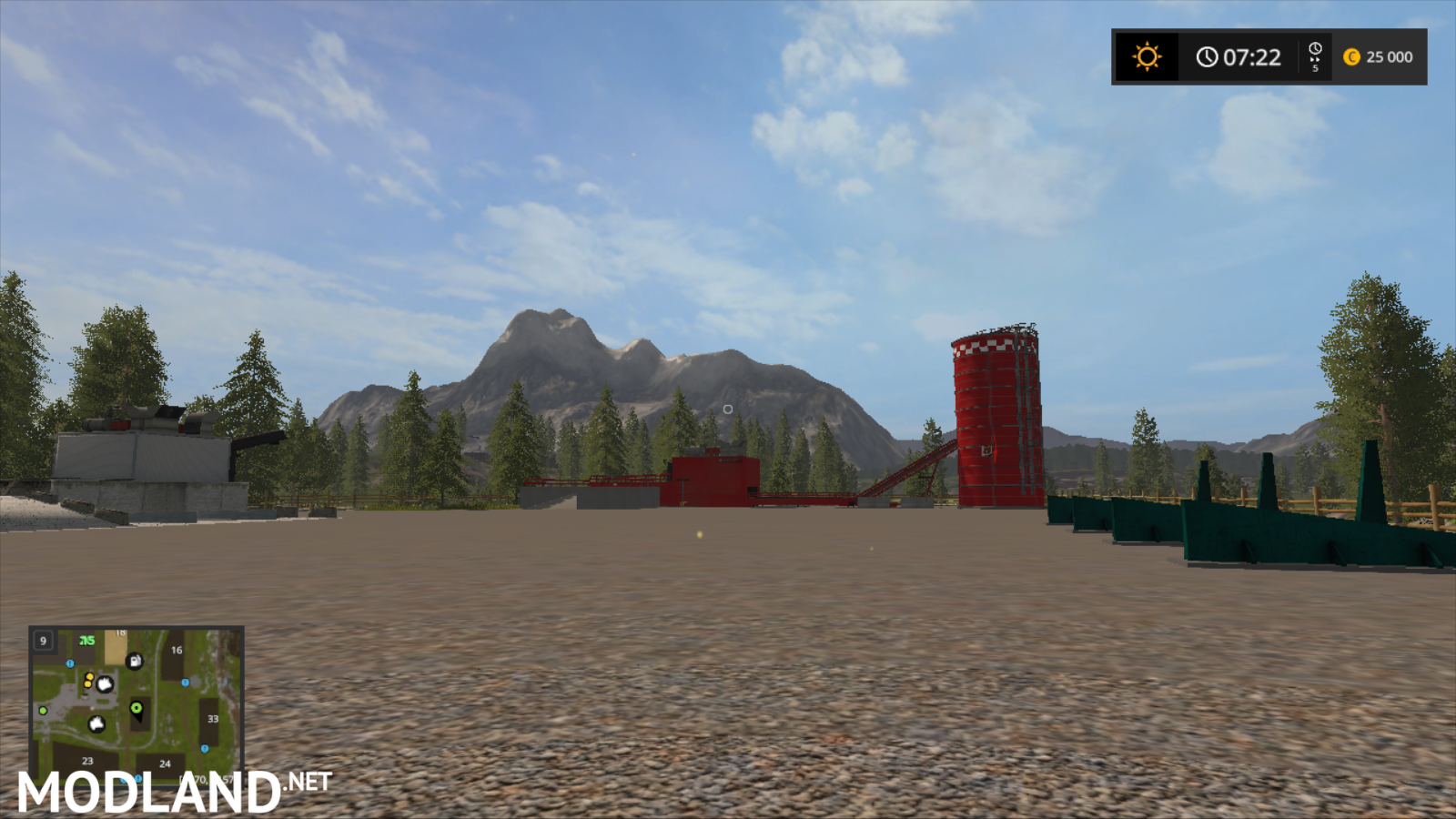
Task: Click the blue info marker near field 16
Action: click(185, 682)
